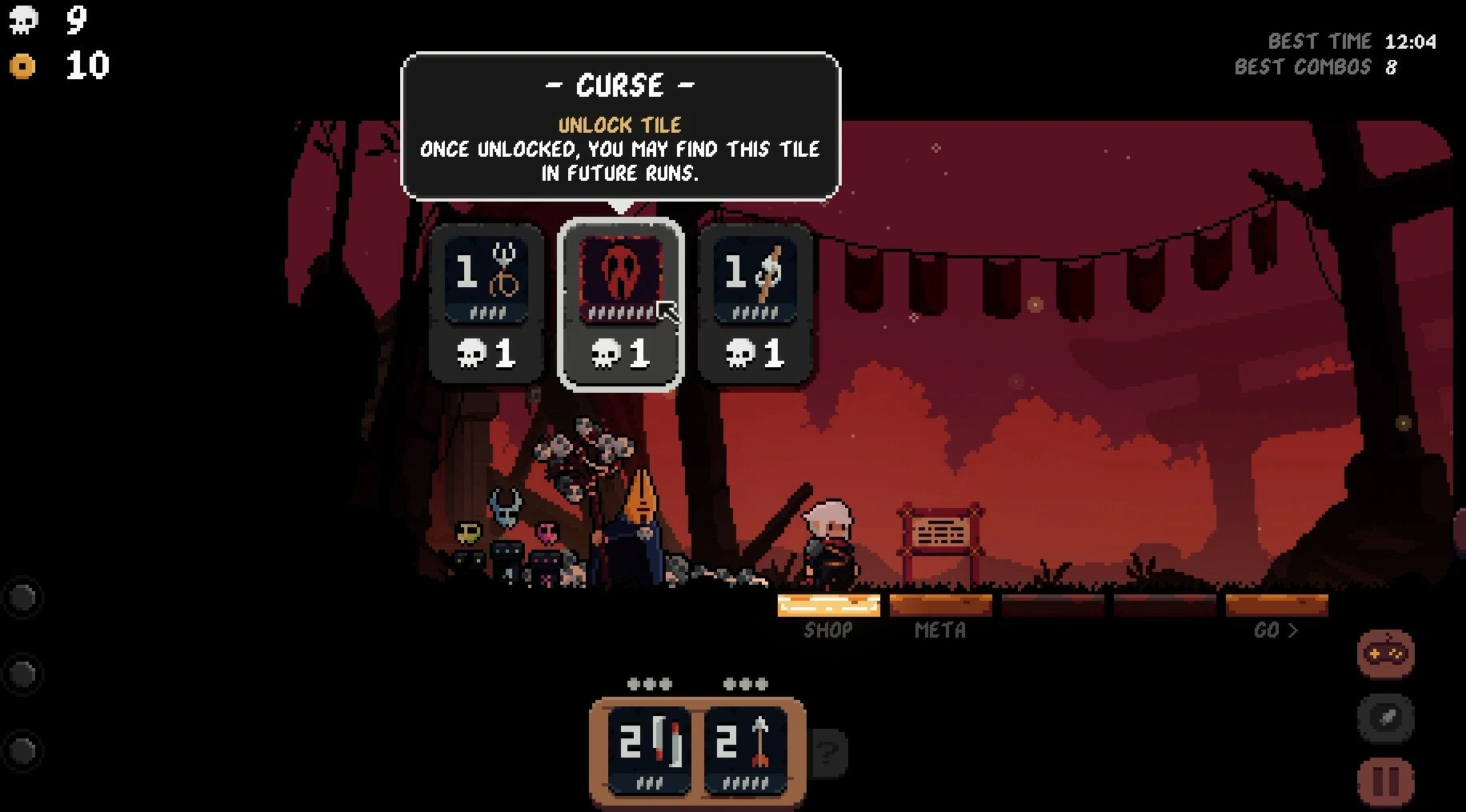1466x812 pixels.
Task: Open the gamepad controls button
Action: (x=1386, y=654)
